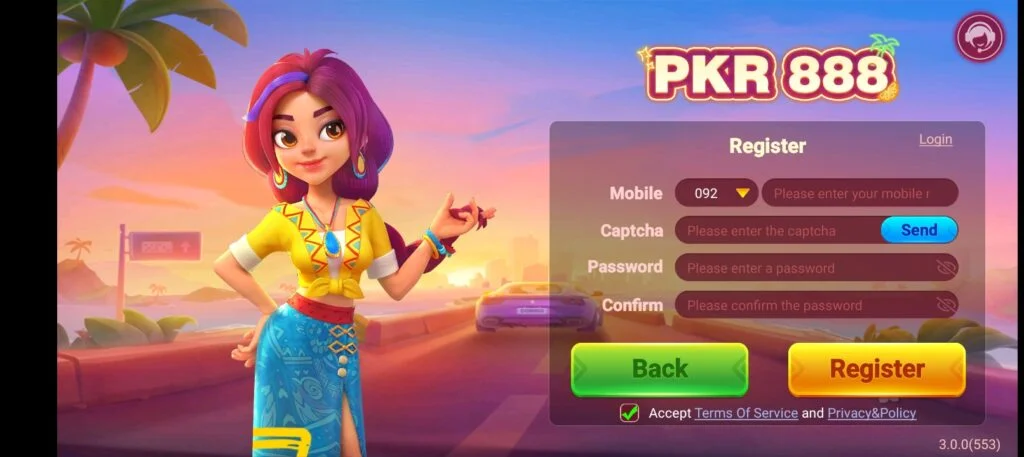Go back with the green Back button
Viewport: 1024px width, 457px height.
[659, 369]
